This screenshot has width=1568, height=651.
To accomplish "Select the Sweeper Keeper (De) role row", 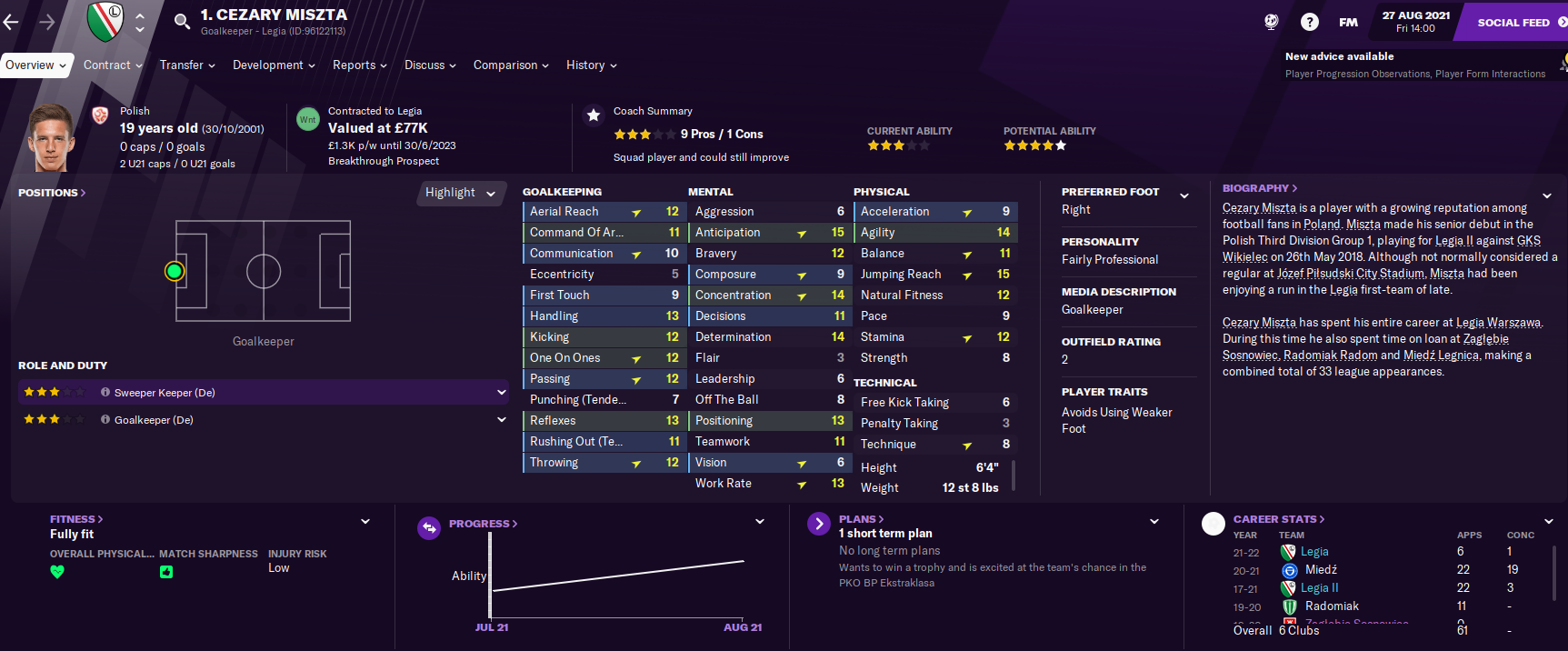I will pyautogui.click(x=263, y=393).
